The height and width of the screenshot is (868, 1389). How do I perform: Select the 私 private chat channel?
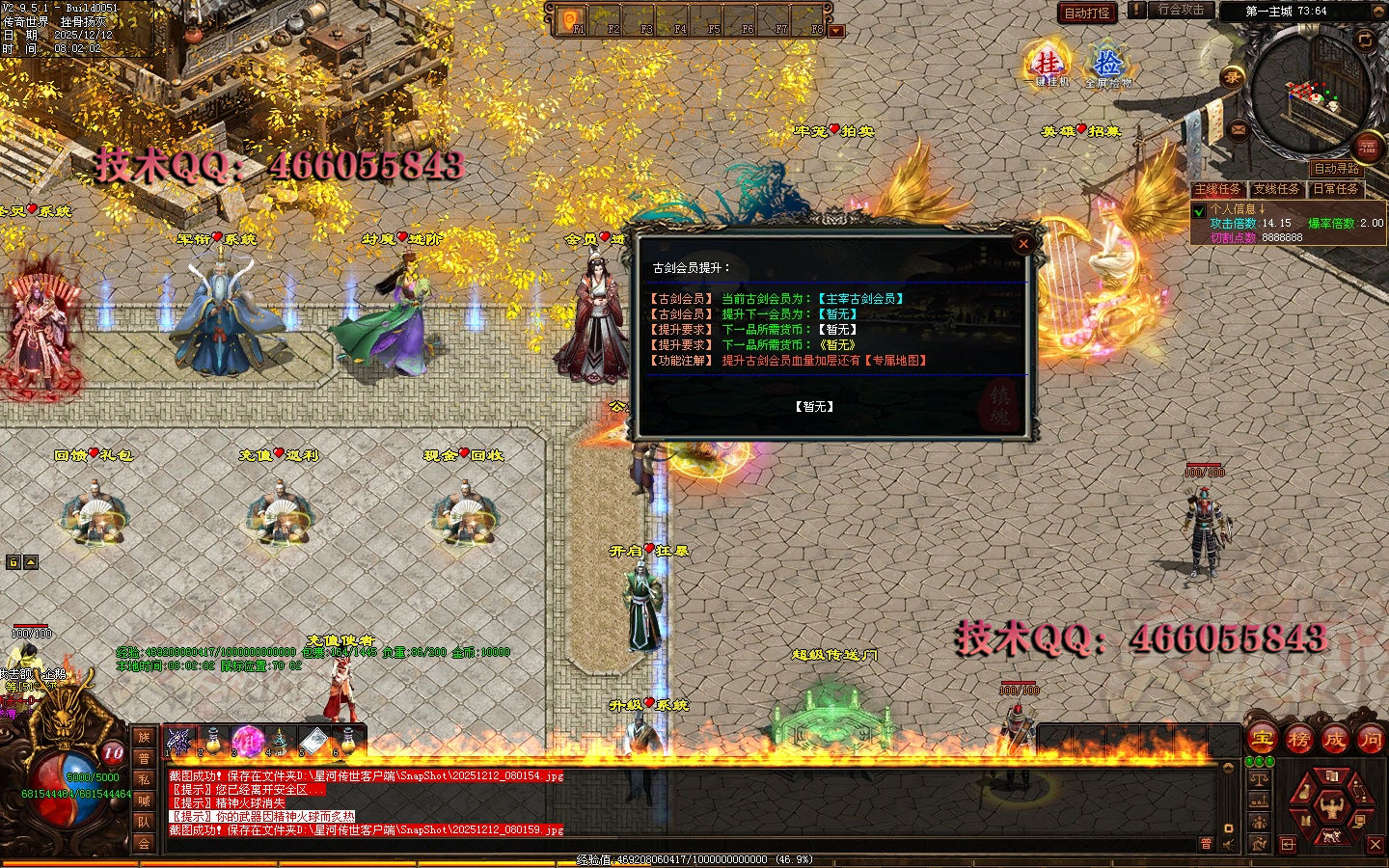coord(144,779)
